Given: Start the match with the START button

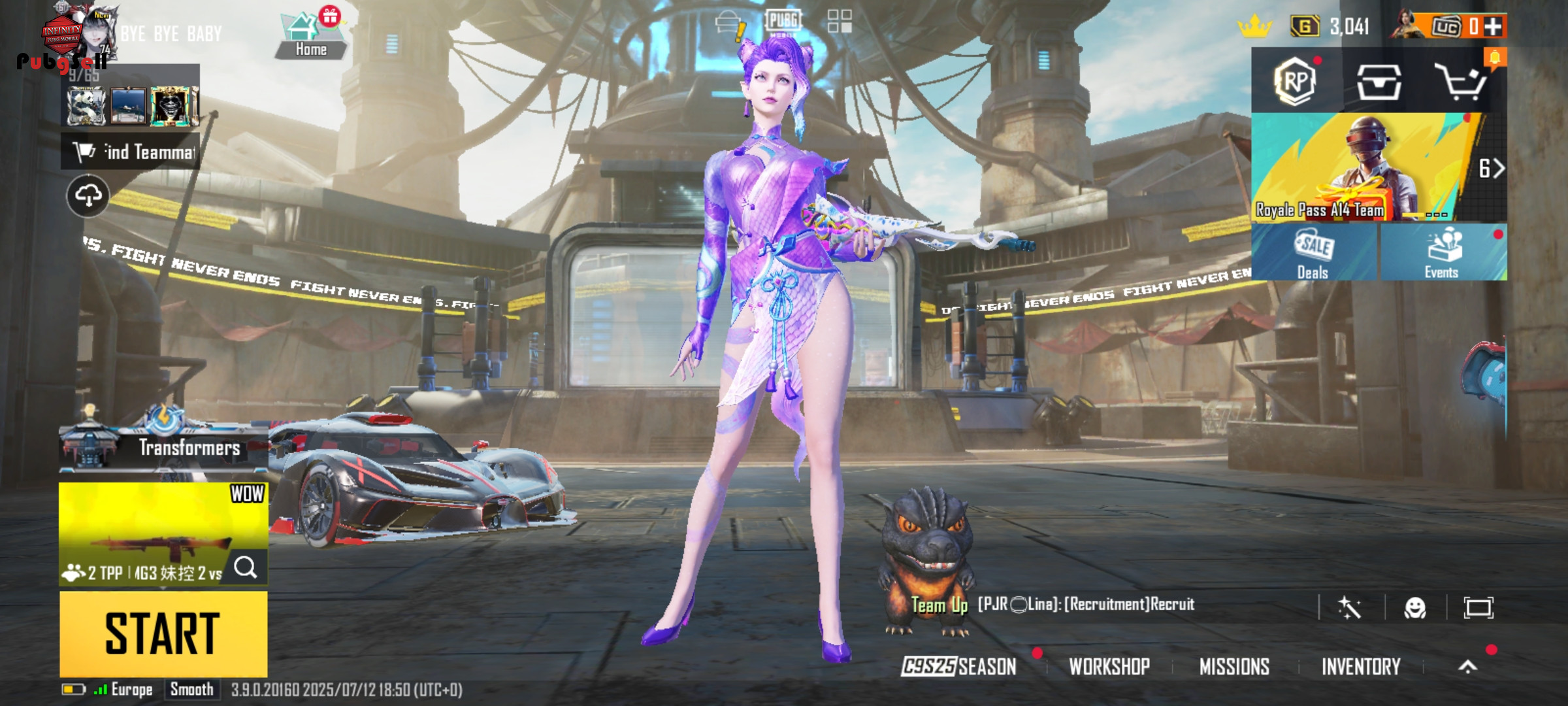Looking at the screenshot, I should pos(163,633).
